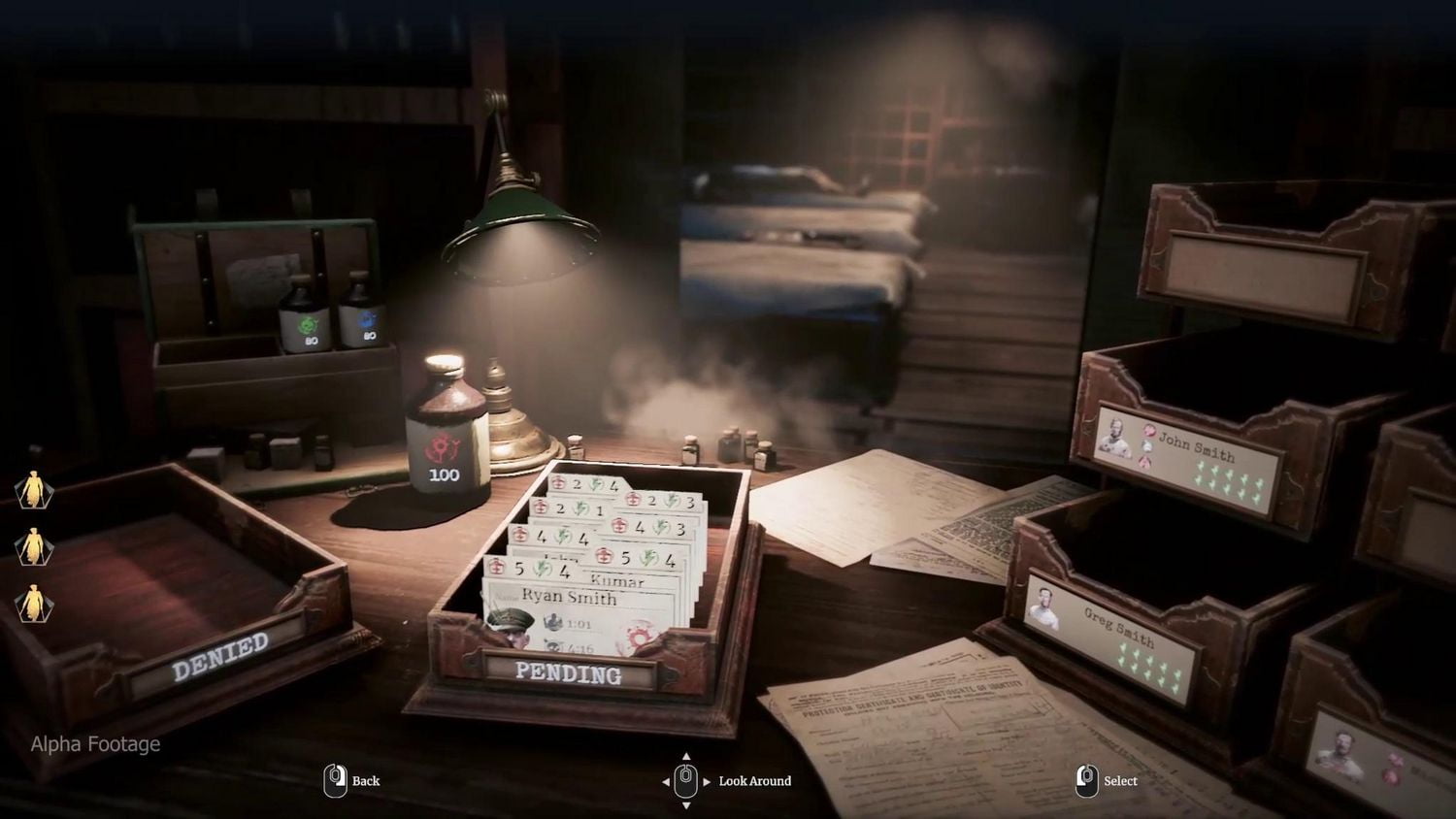
Task: Click the medical cross icon on Ryan Smith's card
Action: pyautogui.click(x=497, y=568)
